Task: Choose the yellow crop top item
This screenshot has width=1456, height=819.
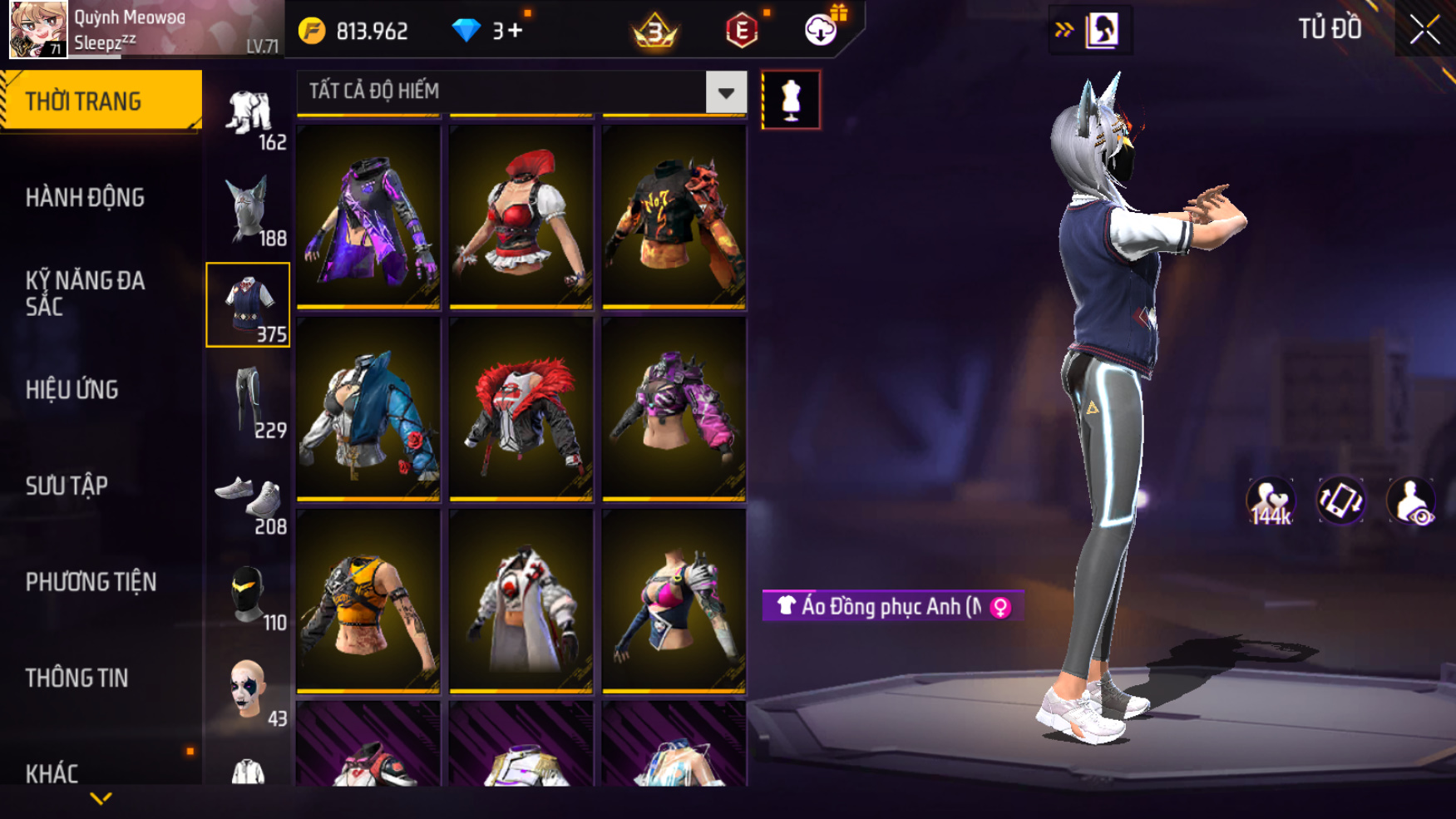Action: click(x=368, y=601)
